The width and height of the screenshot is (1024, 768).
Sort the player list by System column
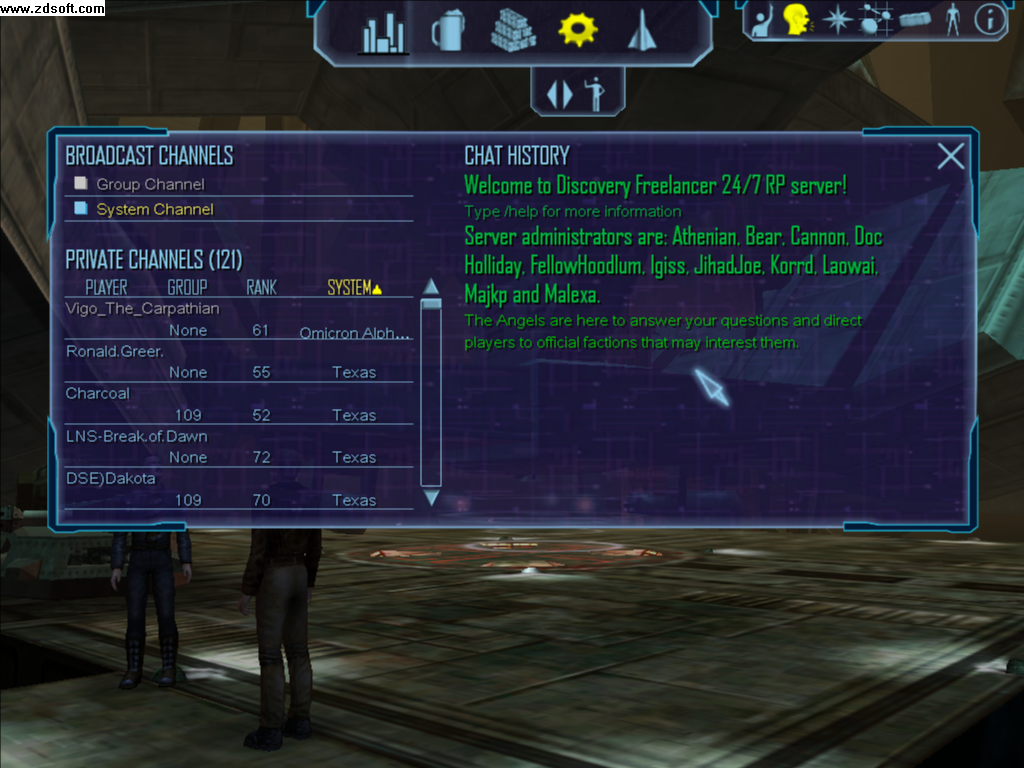[x=354, y=288]
